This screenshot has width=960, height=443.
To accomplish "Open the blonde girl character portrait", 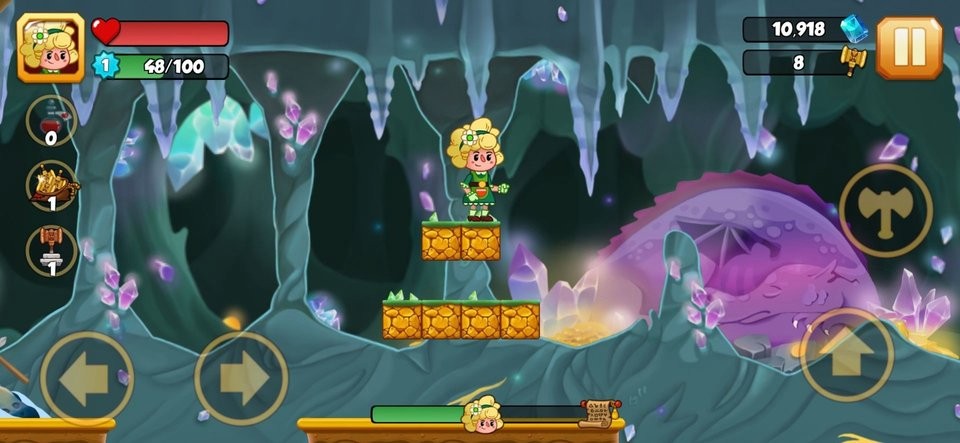I will click(51, 47).
